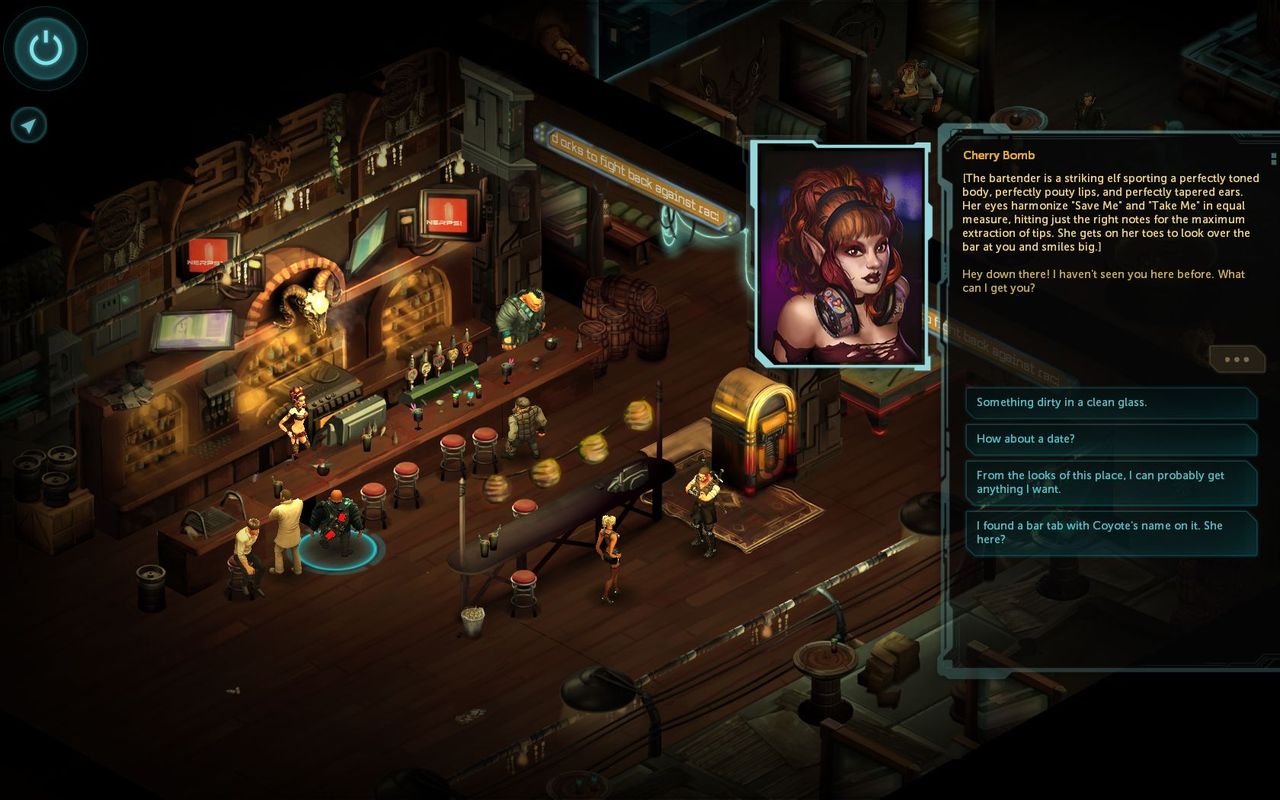Click Cherry Bomb's portrait
Image resolution: width=1280 pixels, height=800 pixels.
[x=840, y=254]
